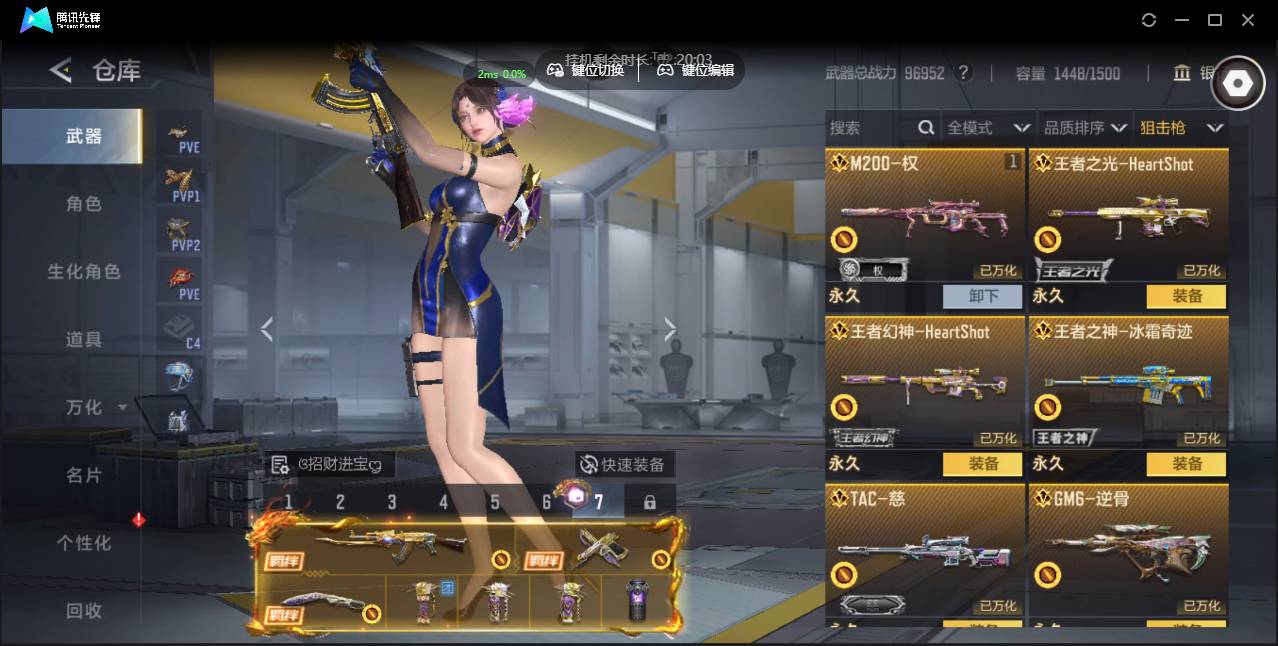Open the 回收 recycle tab

tap(84, 610)
